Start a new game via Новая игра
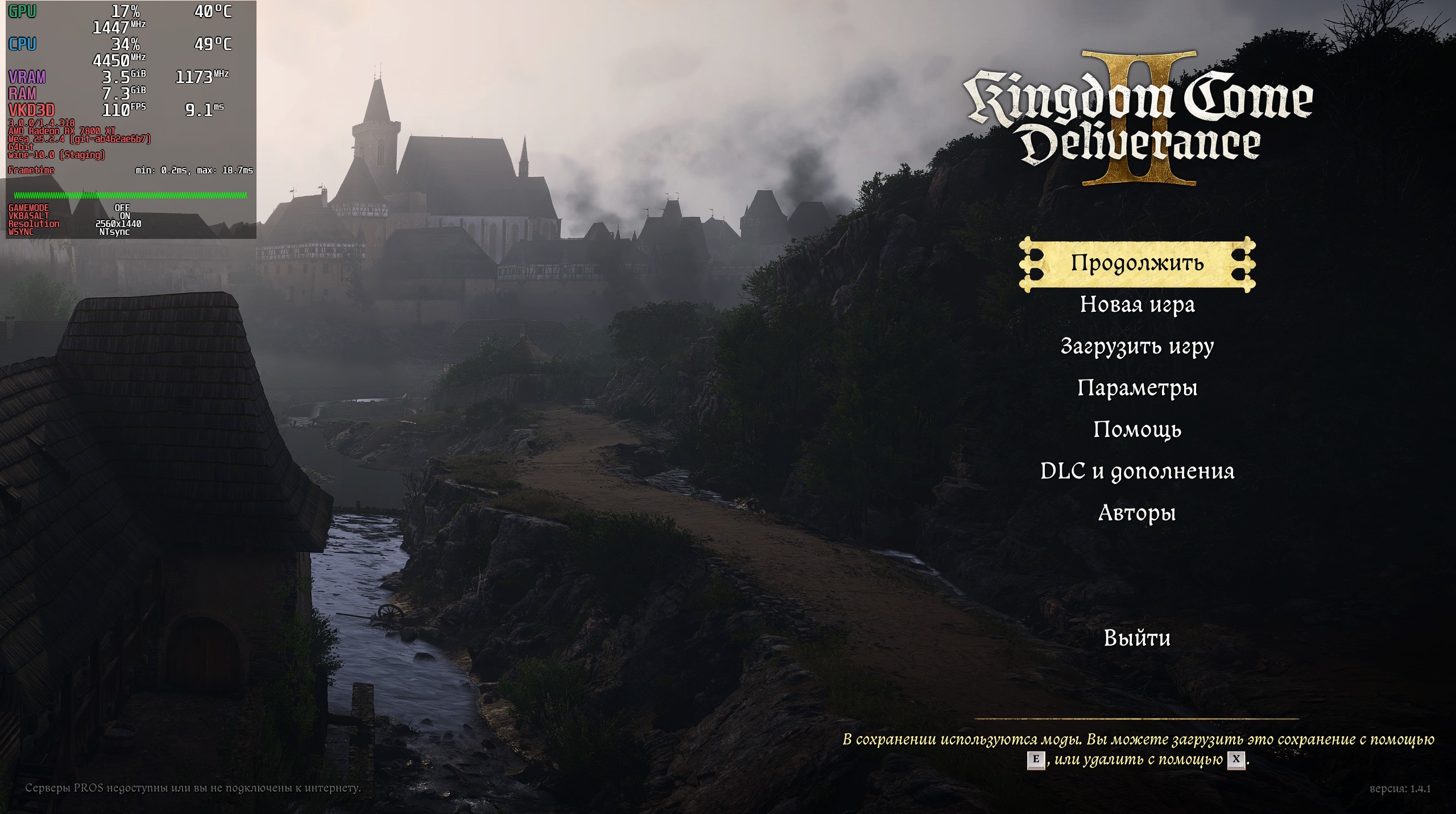Viewport: 1456px width, 814px height. [x=1137, y=304]
